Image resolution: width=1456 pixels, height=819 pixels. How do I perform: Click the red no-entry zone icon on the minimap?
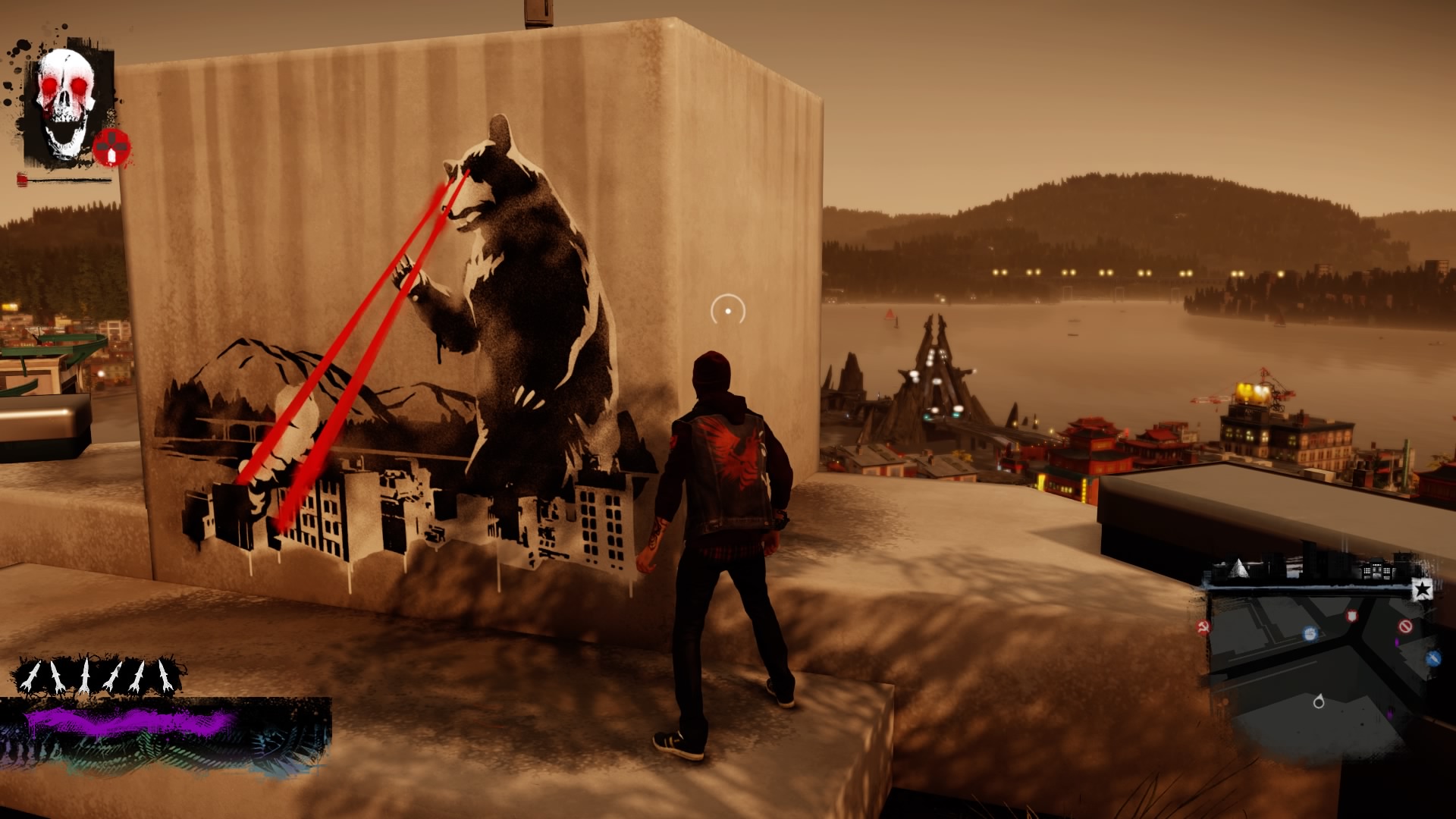[x=1406, y=626]
